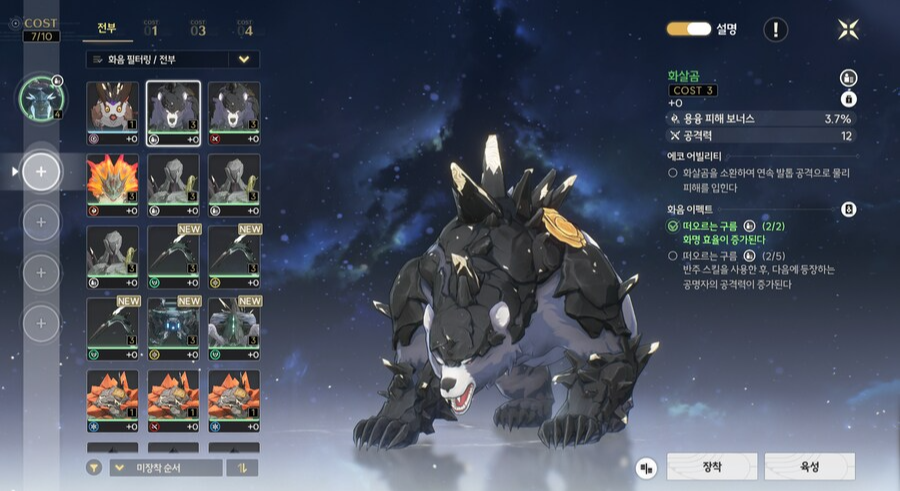Select the highlighted empty plus echo slot
Viewport: 900px width, 491px height.
(41, 172)
